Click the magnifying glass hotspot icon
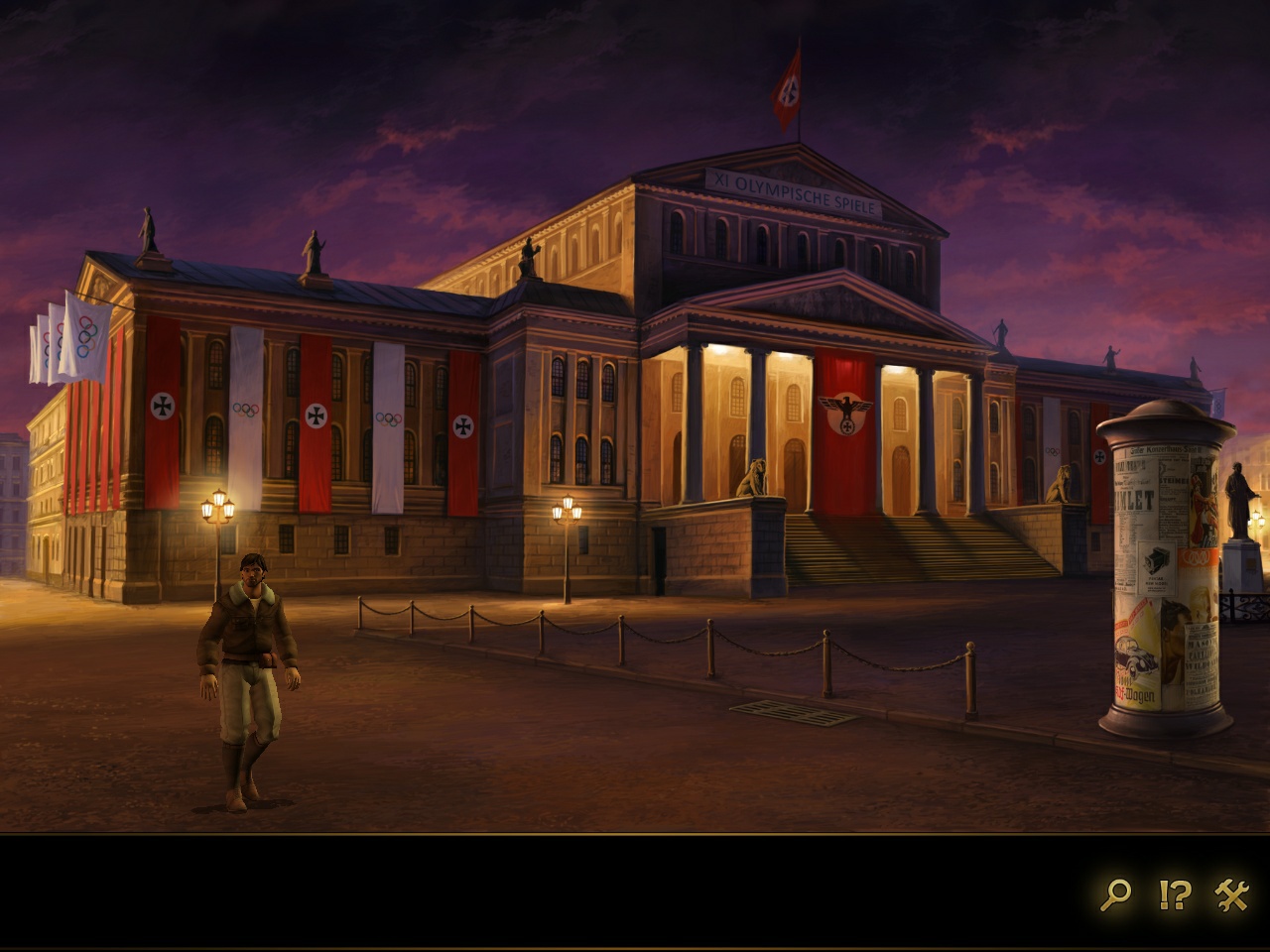 [1115, 894]
